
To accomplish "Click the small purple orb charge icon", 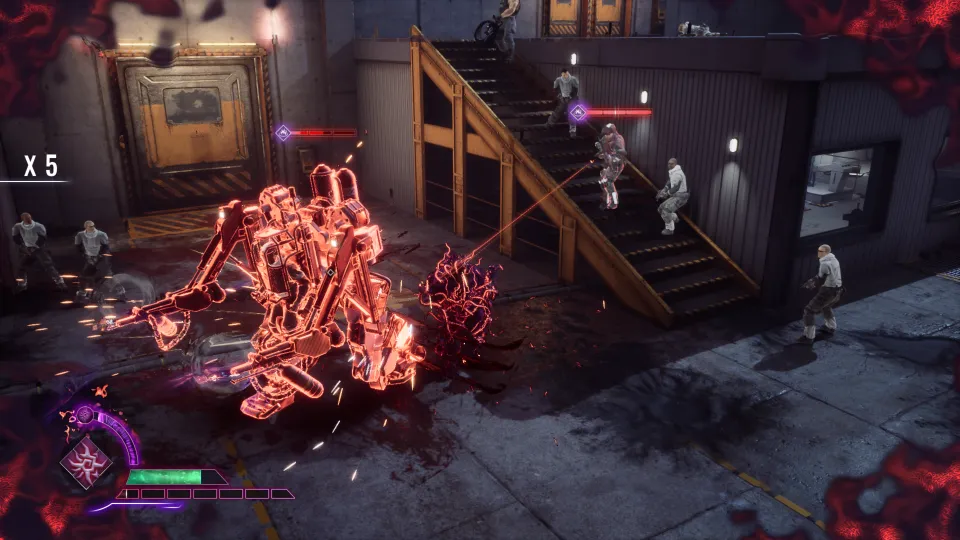I will [x=85, y=413].
